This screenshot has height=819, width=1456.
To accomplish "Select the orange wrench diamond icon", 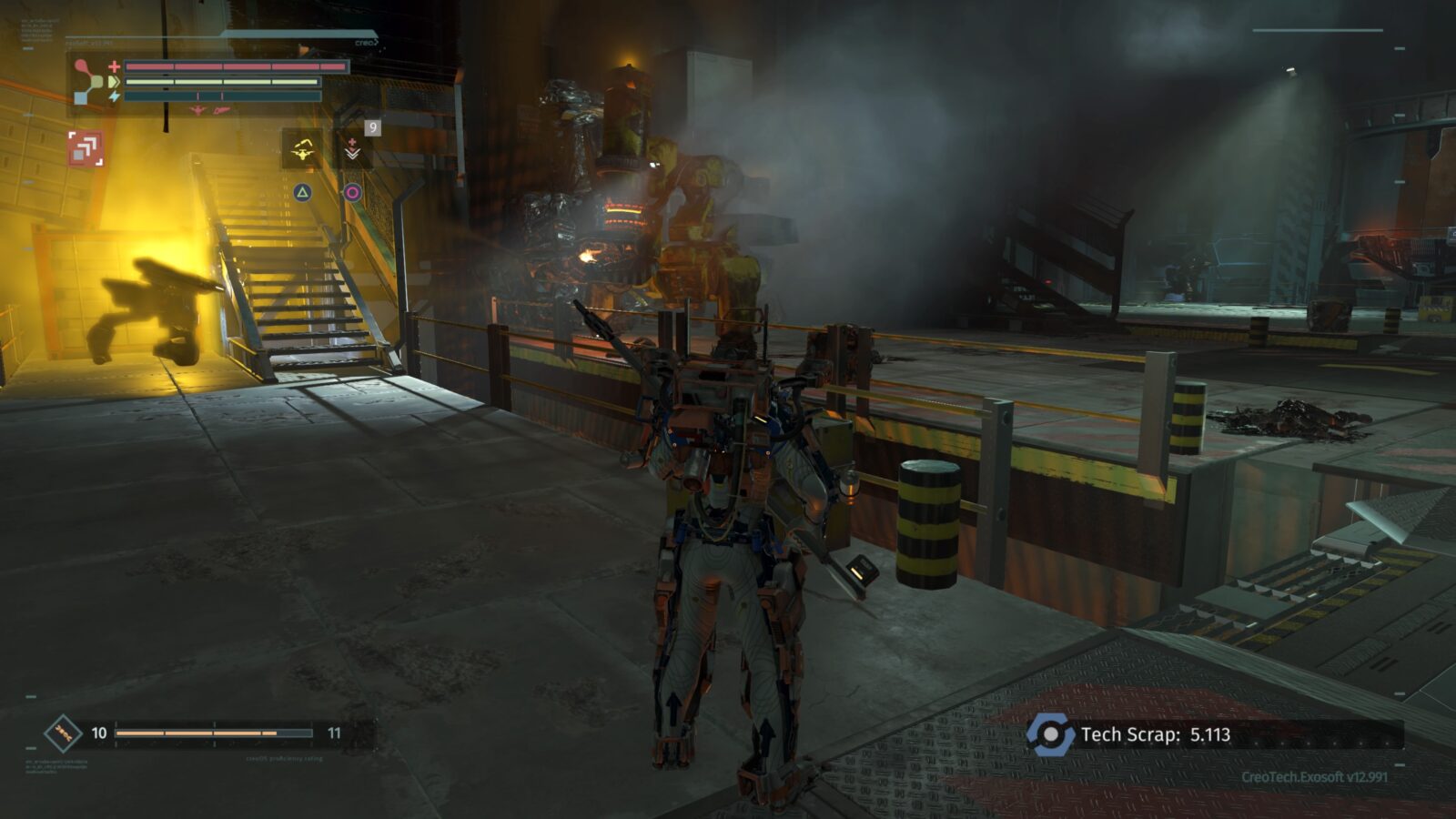I will click(61, 732).
